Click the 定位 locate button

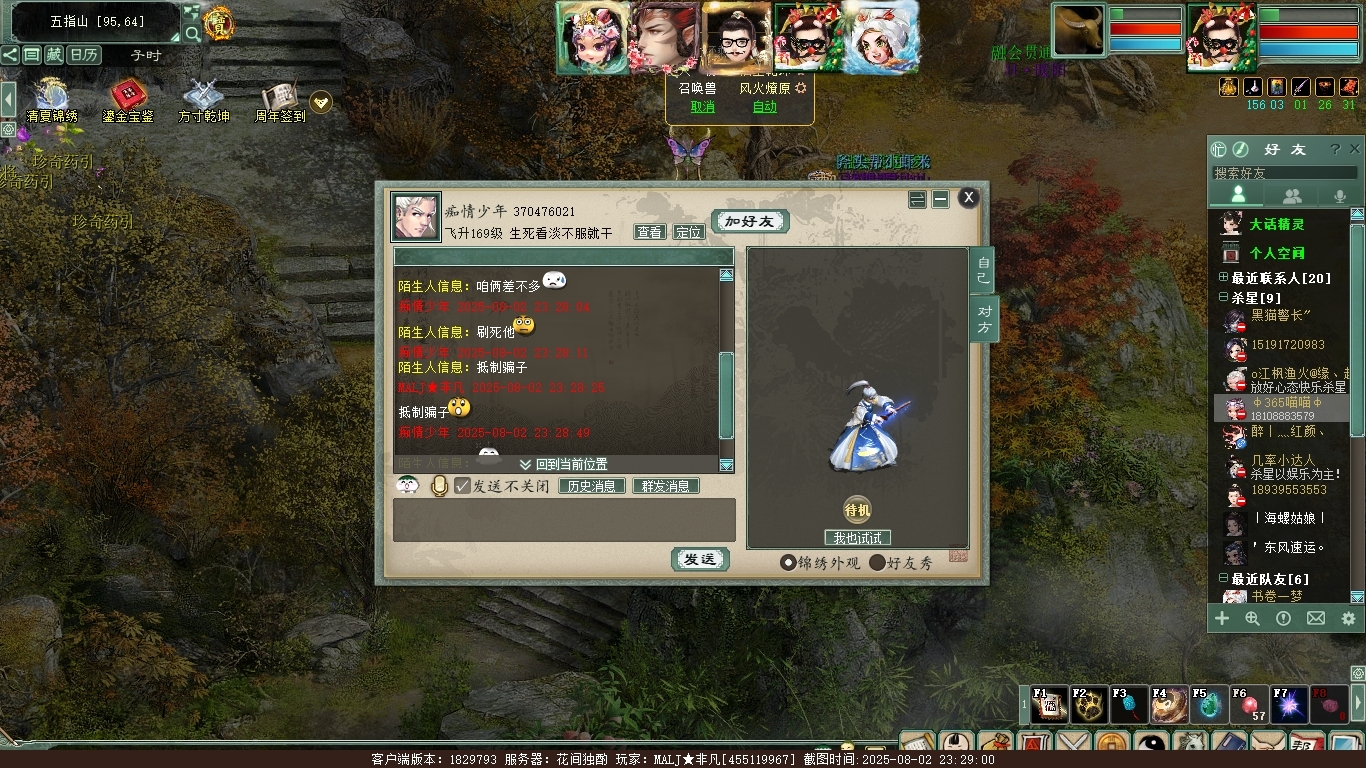tap(688, 232)
